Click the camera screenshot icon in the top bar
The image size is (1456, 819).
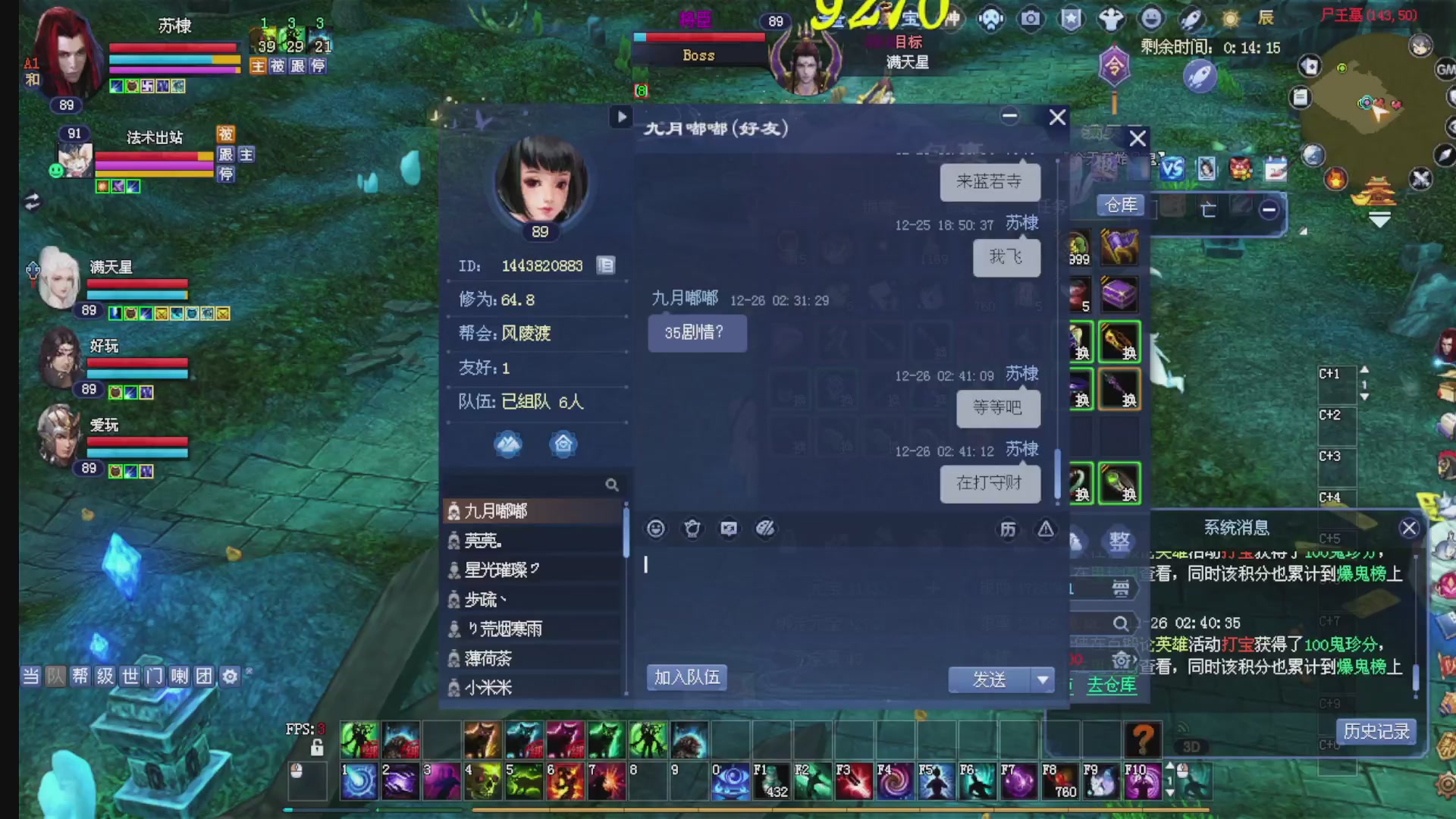pos(1031,19)
